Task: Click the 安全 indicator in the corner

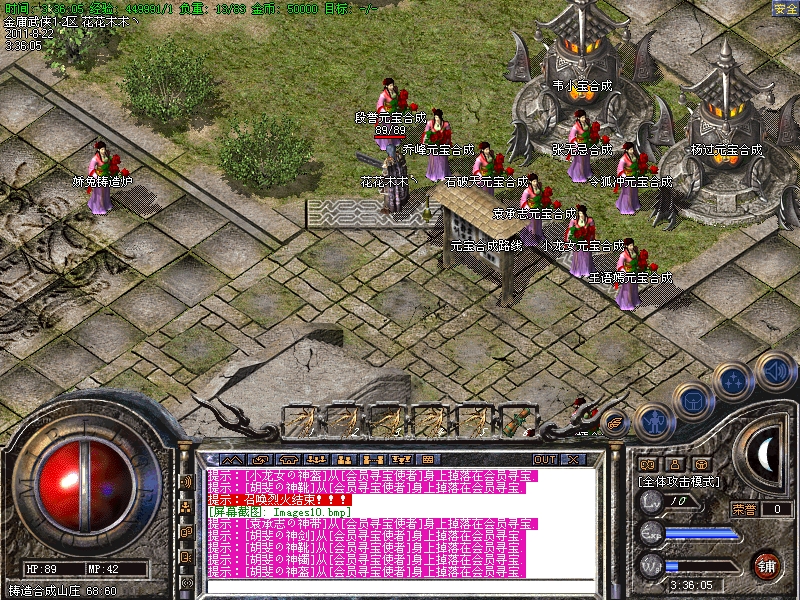Action: pos(785,8)
